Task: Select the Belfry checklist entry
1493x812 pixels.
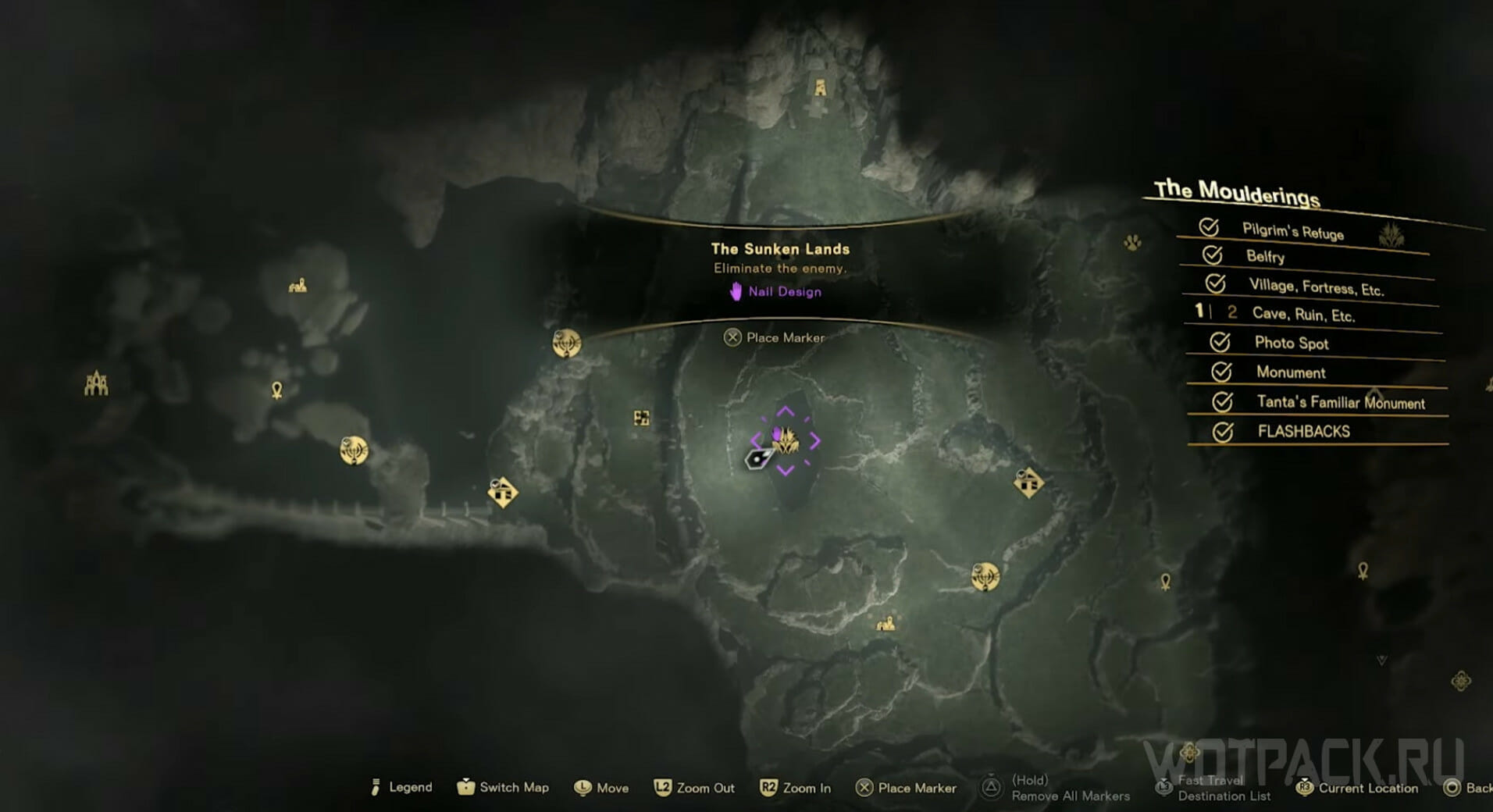Action: [1265, 256]
